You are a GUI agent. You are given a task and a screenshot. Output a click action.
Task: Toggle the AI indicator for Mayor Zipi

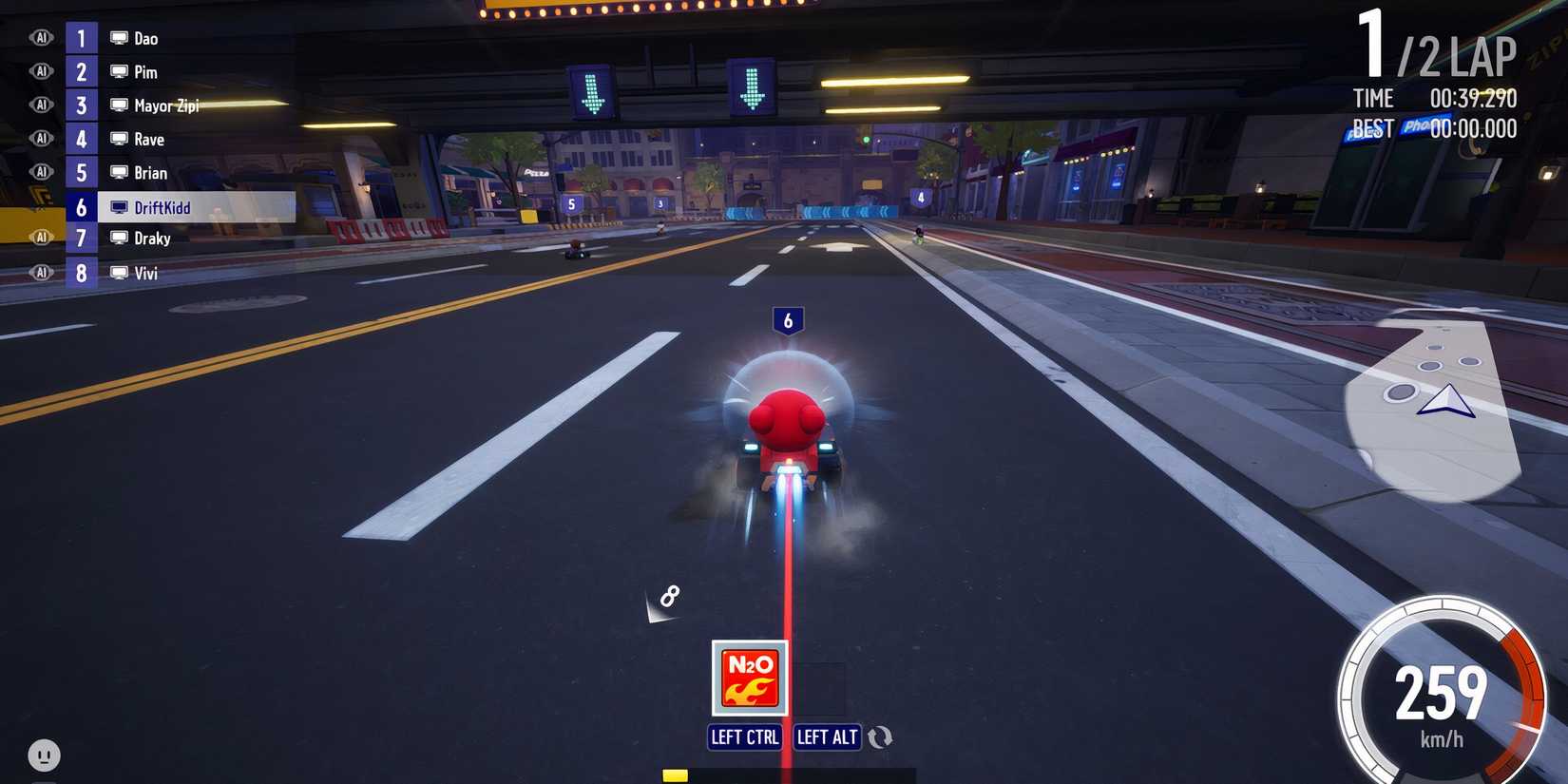coord(42,105)
